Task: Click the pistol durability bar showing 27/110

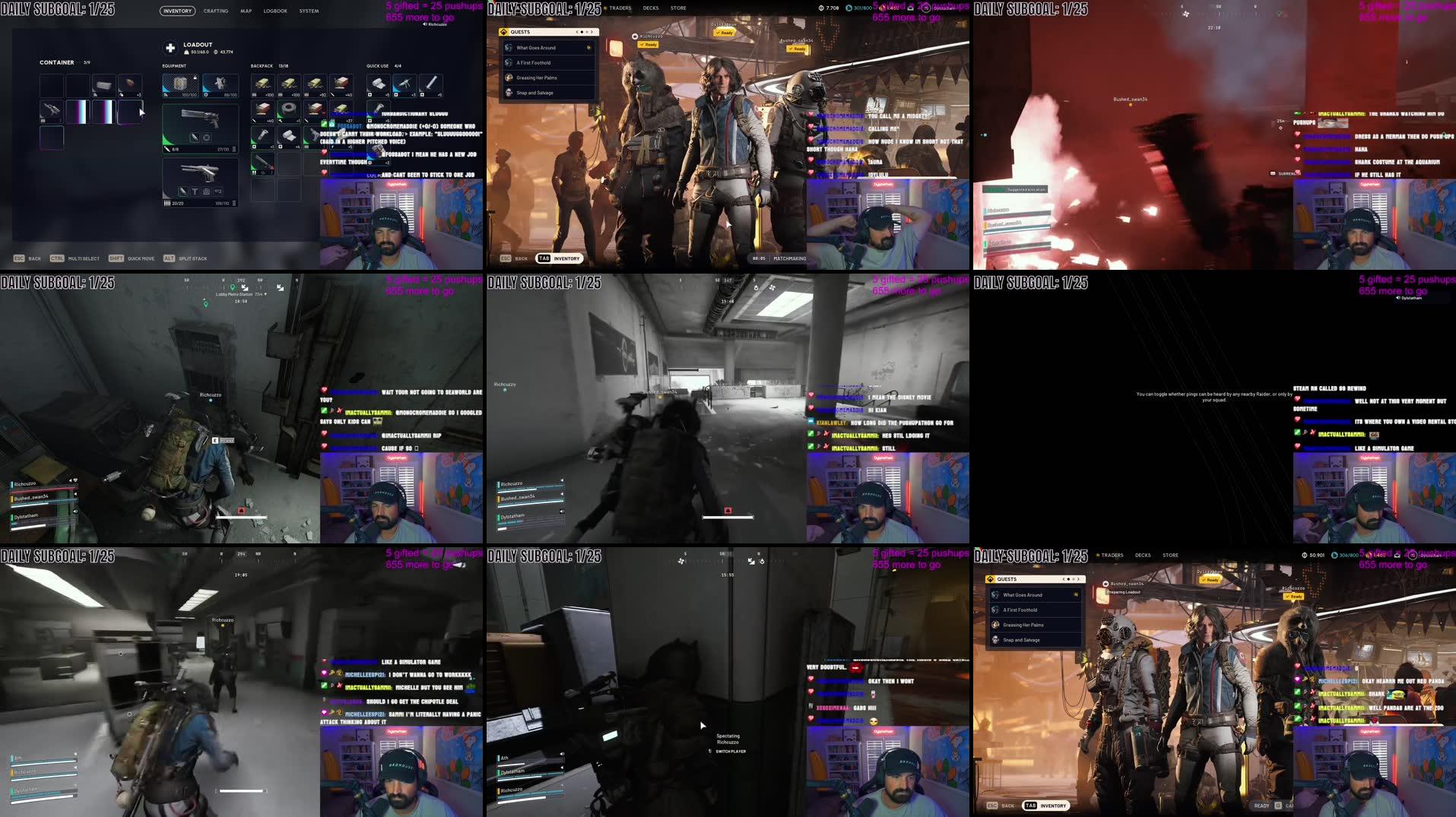Action: click(223, 149)
